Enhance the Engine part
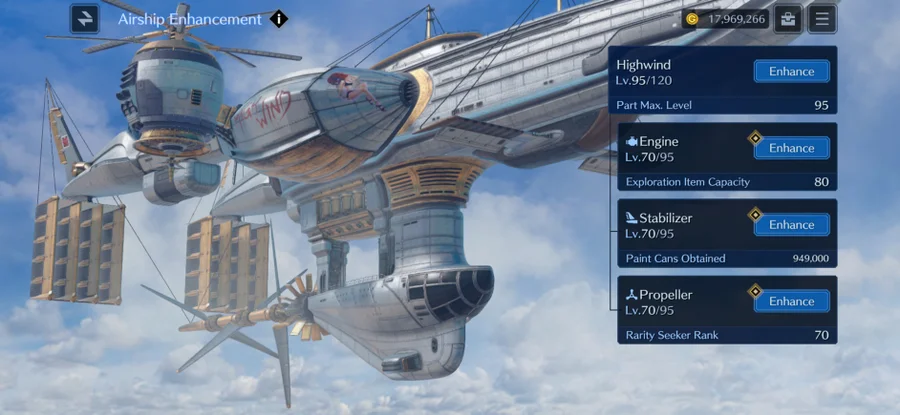The height and width of the screenshot is (415, 900). 791,148
